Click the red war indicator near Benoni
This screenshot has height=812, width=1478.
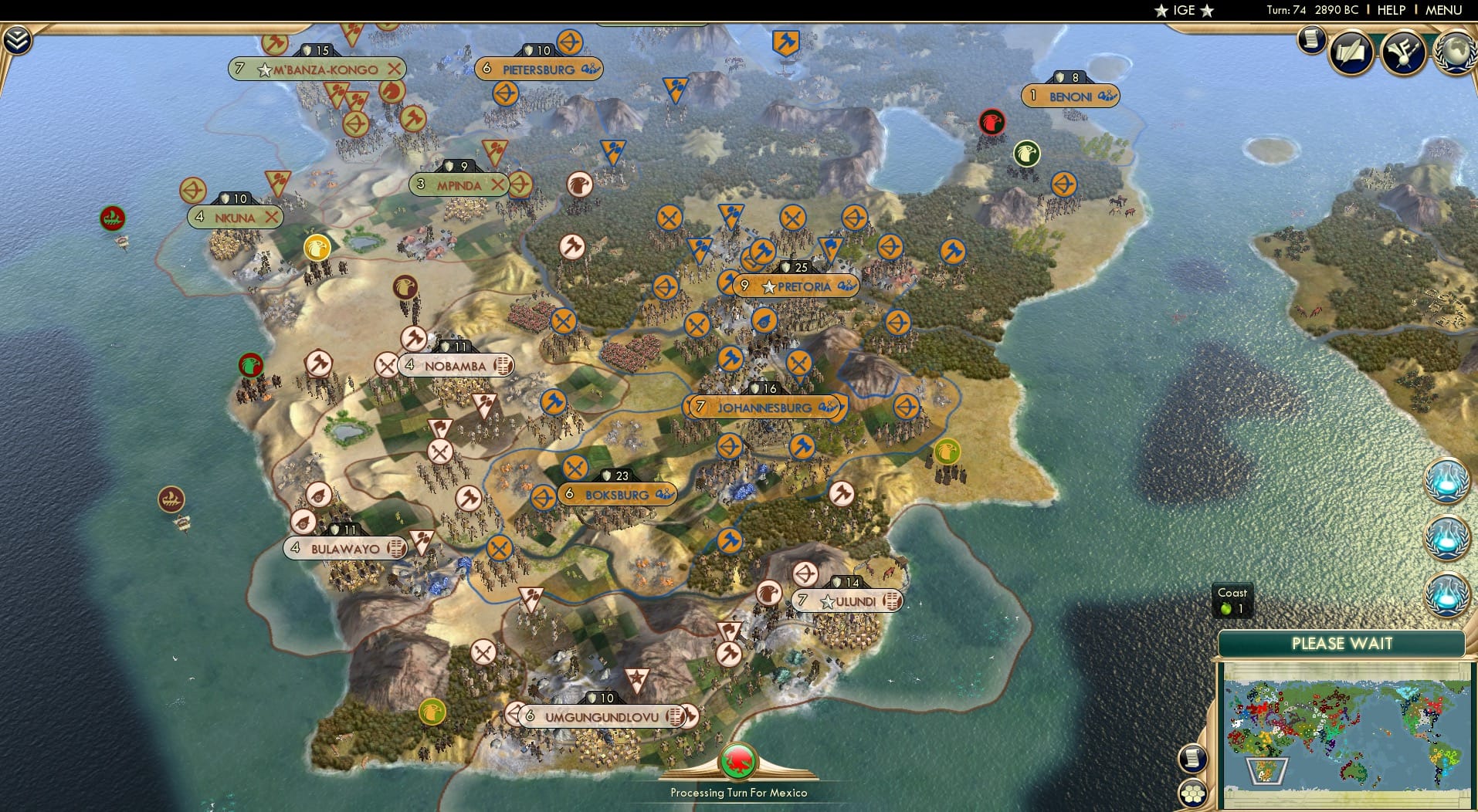pos(992,122)
